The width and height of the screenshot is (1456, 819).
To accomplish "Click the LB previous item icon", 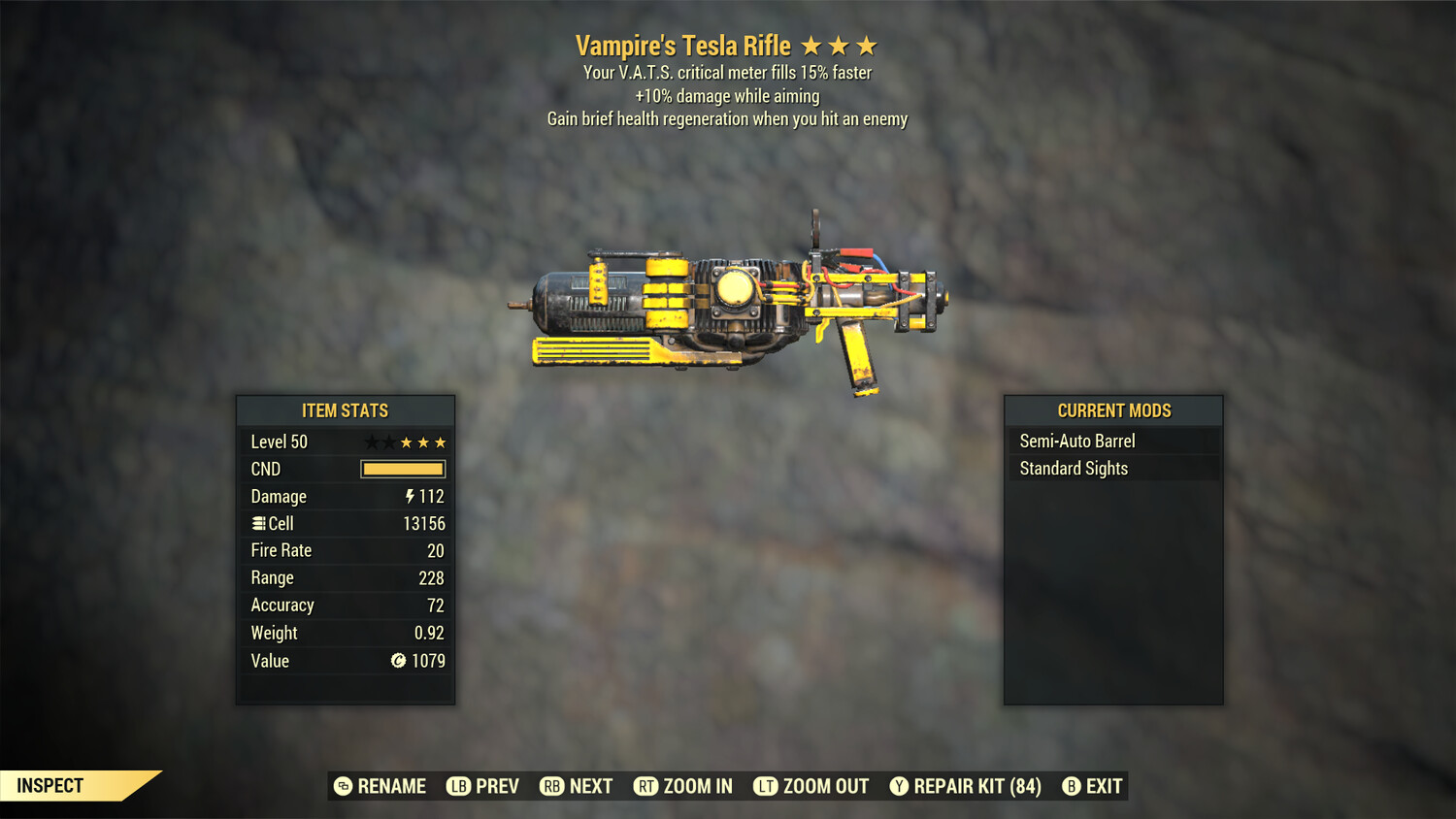I will (x=457, y=786).
